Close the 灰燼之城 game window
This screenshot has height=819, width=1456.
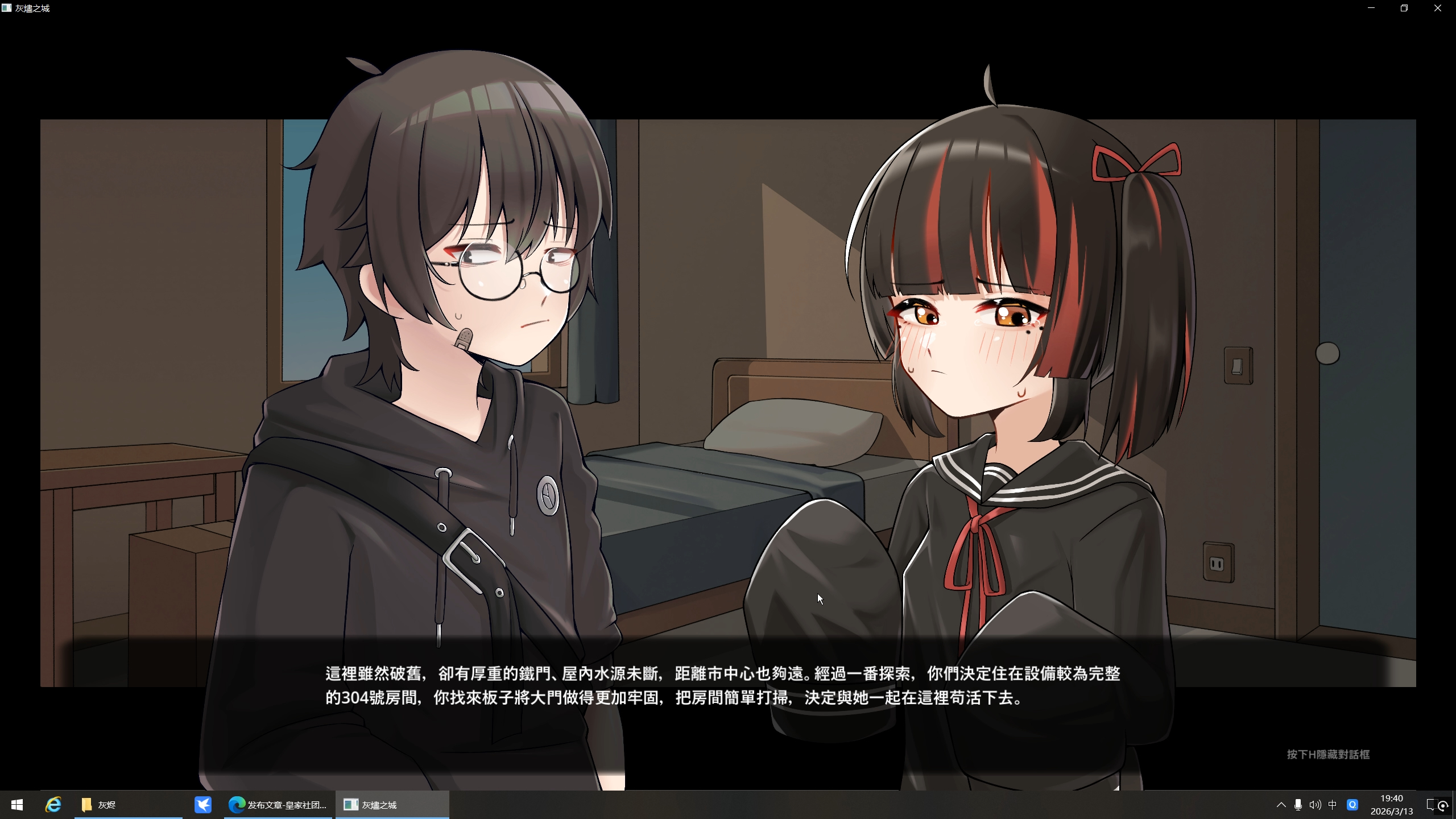tap(1438, 8)
